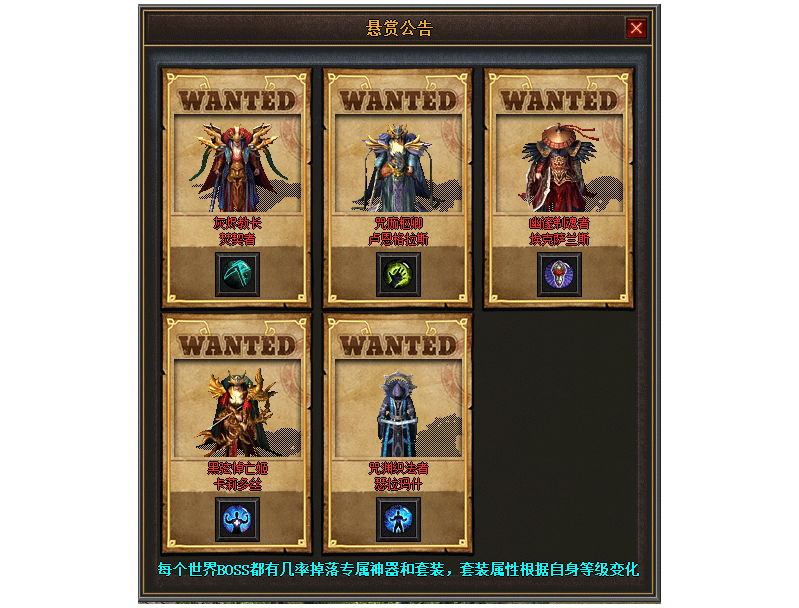Close the 悬赏公告 bounty window
Image resolution: width=799 pixels, height=608 pixels.
pyautogui.click(x=636, y=28)
